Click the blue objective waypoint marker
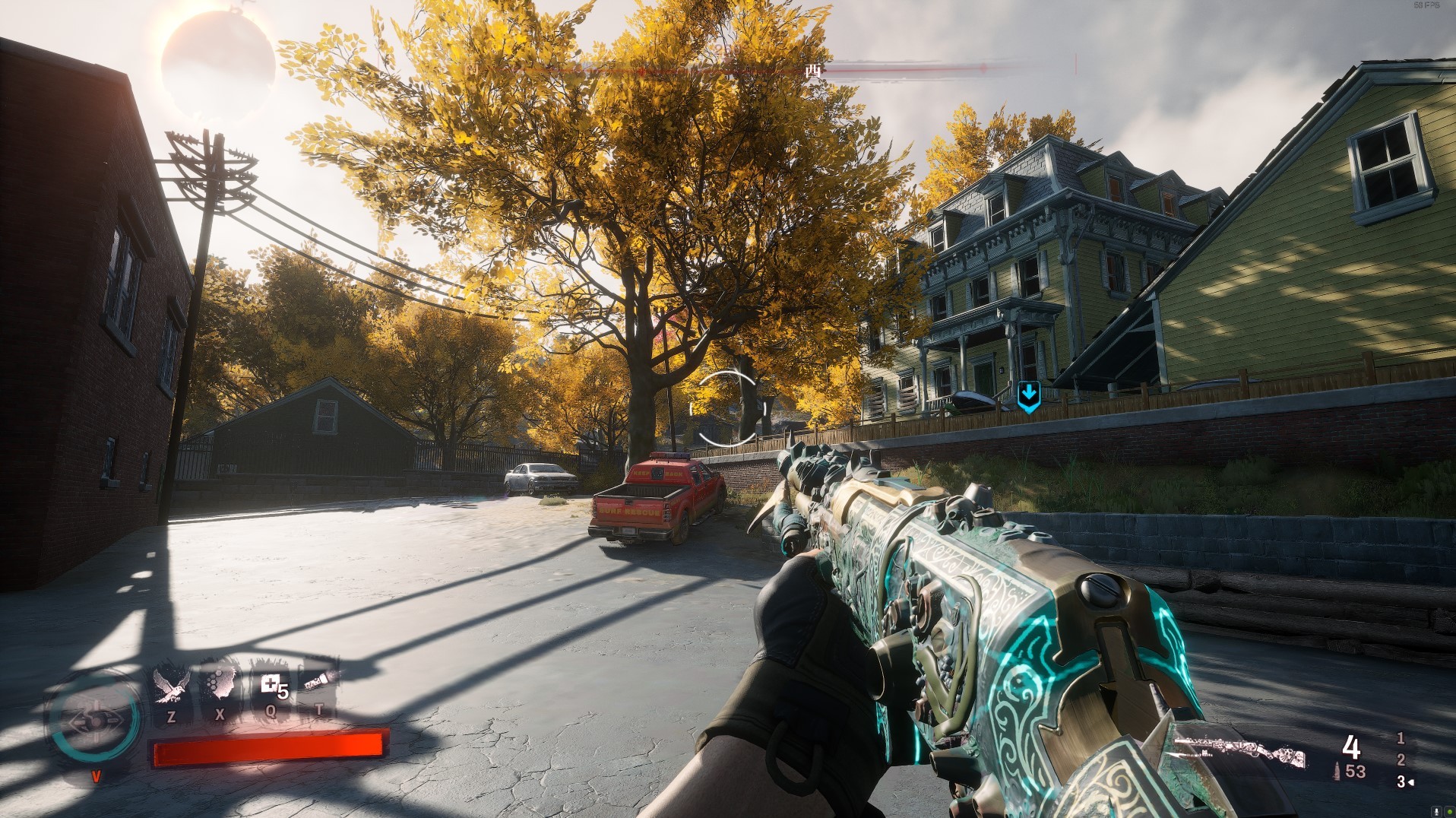This screenshot has height=818, width=1456. point(1028,397)
